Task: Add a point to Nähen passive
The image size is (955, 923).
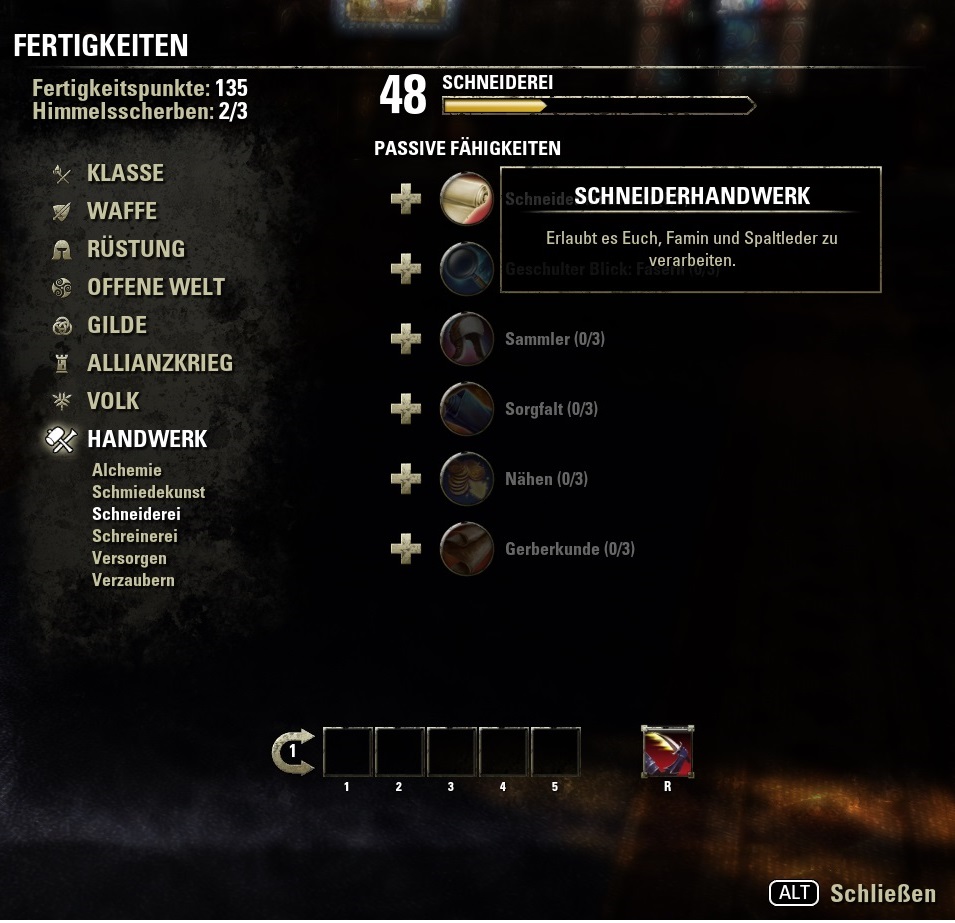Action: point(406,479)
